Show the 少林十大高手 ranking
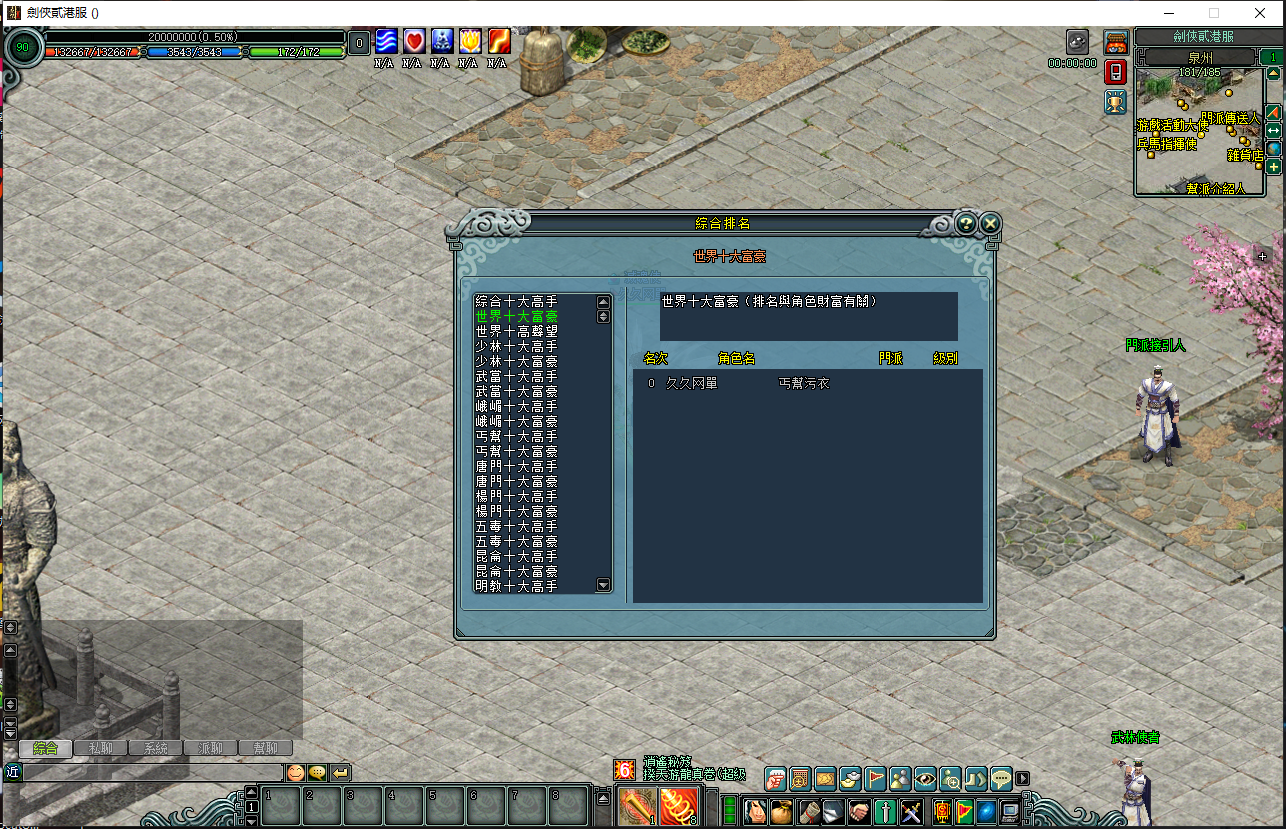The height and width of the screenshot is (829, 1286). (x=517, y=346)
